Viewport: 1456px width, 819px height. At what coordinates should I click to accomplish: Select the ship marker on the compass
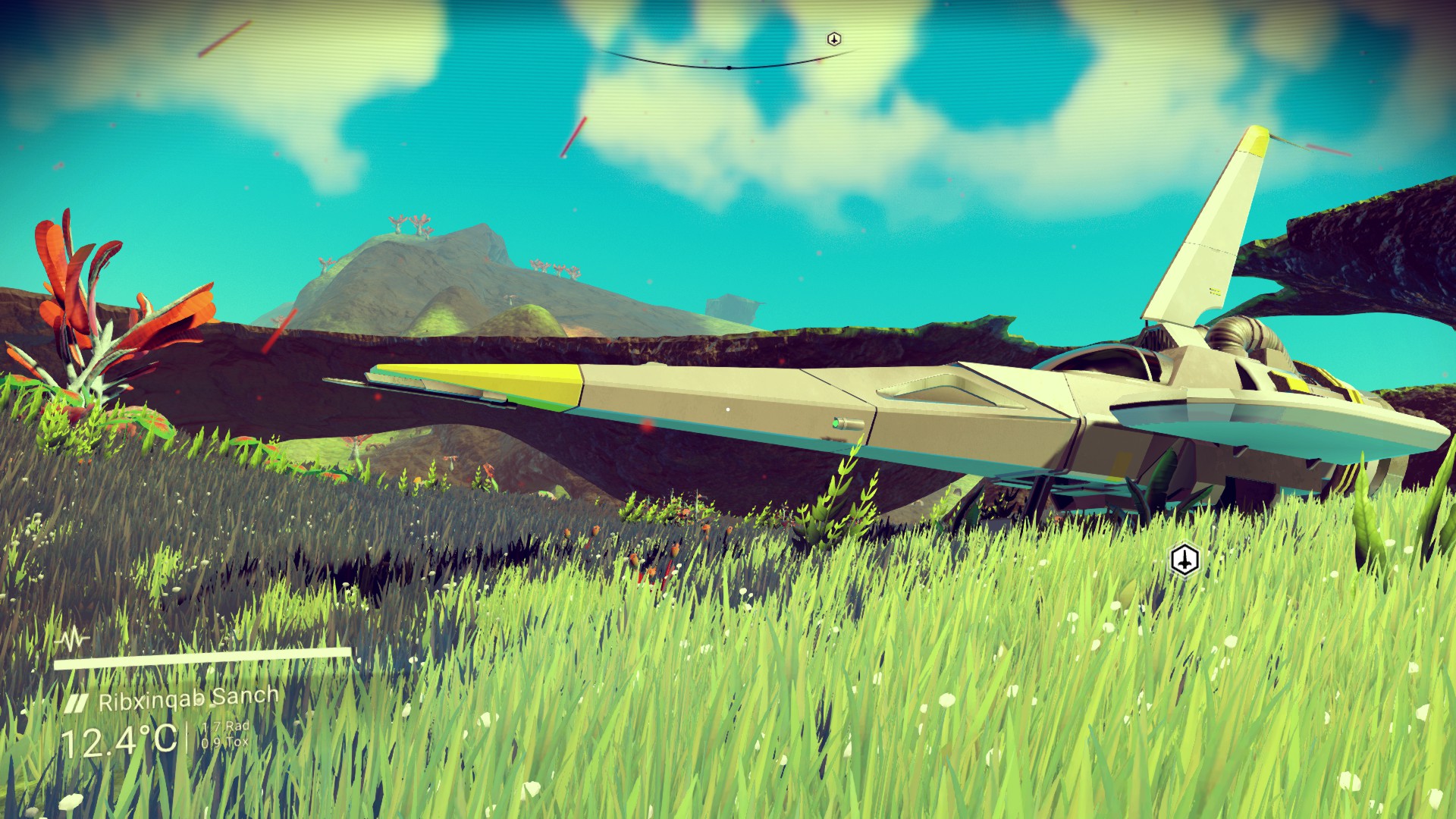(833, 39)
